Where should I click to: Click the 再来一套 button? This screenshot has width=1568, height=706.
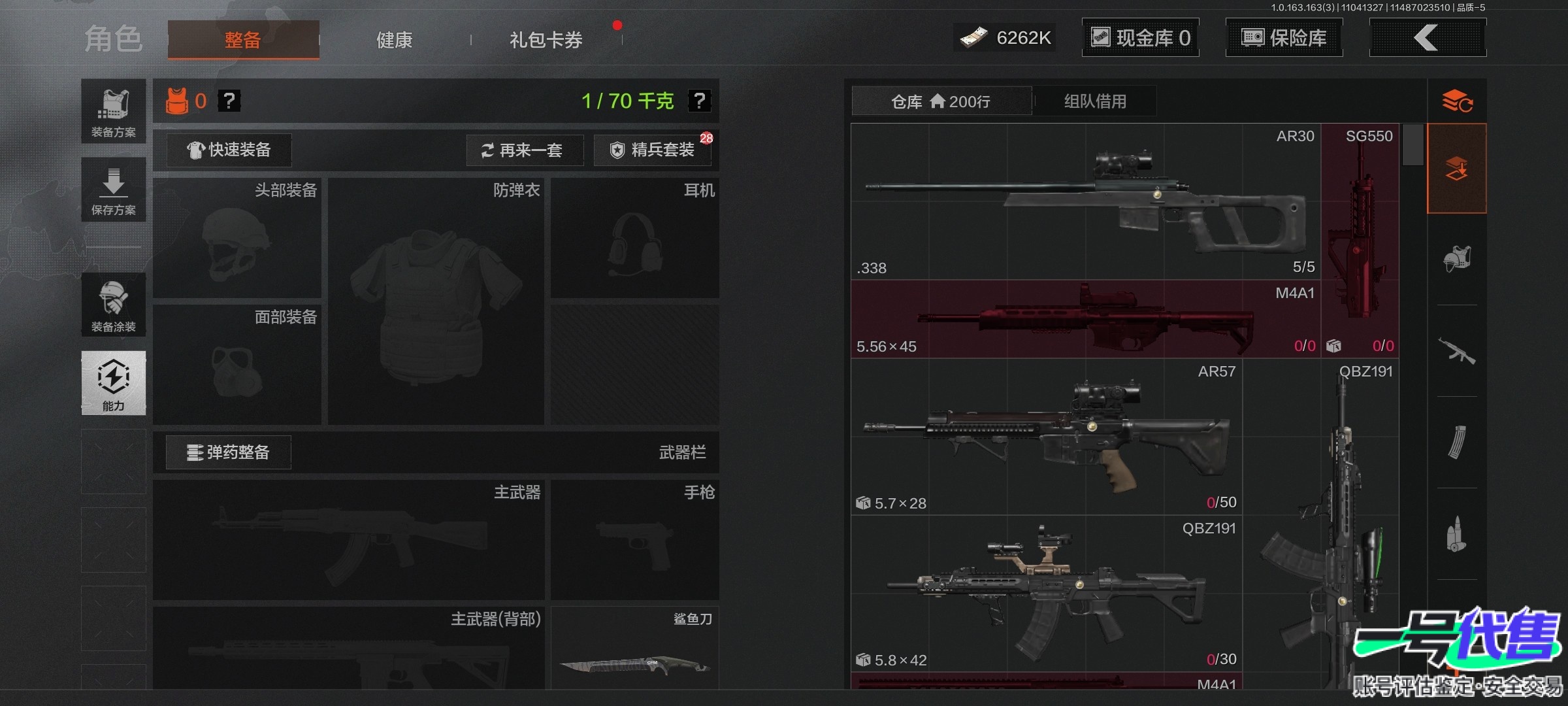point(525,150)
